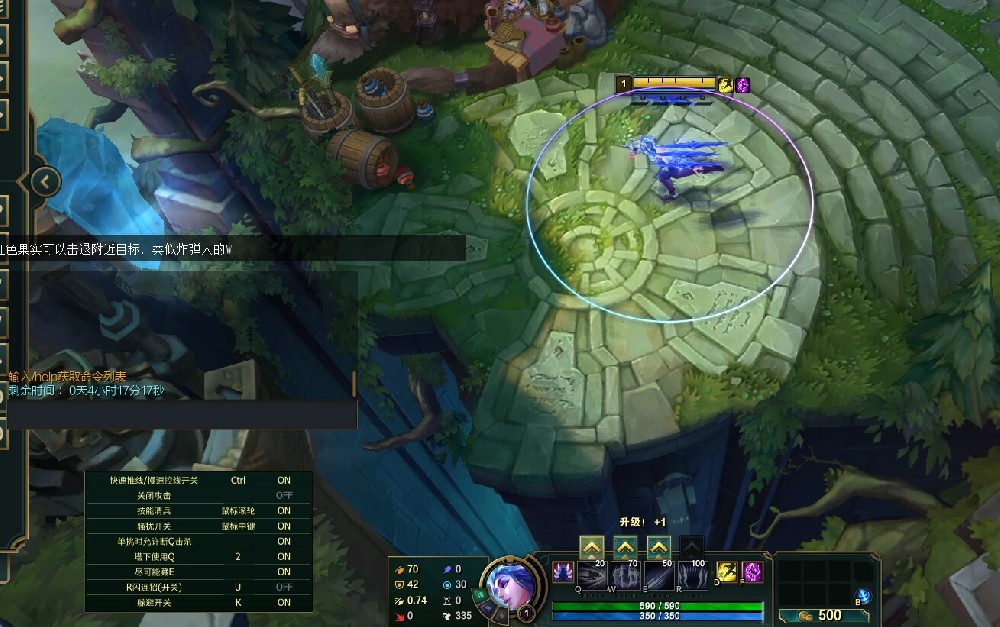
Task: Toggle the 尽可能藏E setting
Action: 284,571
